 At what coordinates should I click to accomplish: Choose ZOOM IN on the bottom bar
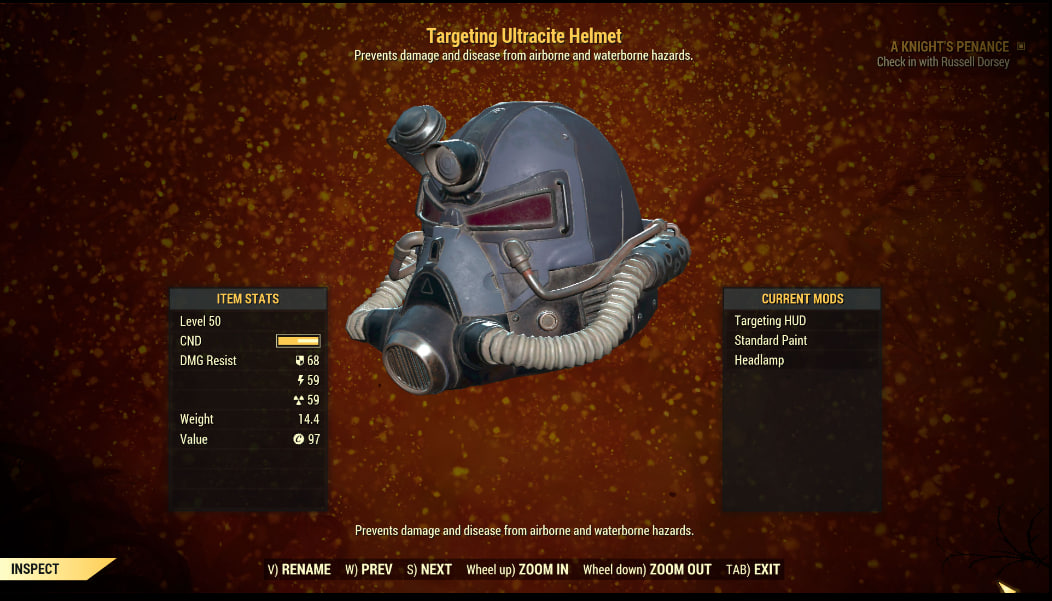[x=517, y=570]
